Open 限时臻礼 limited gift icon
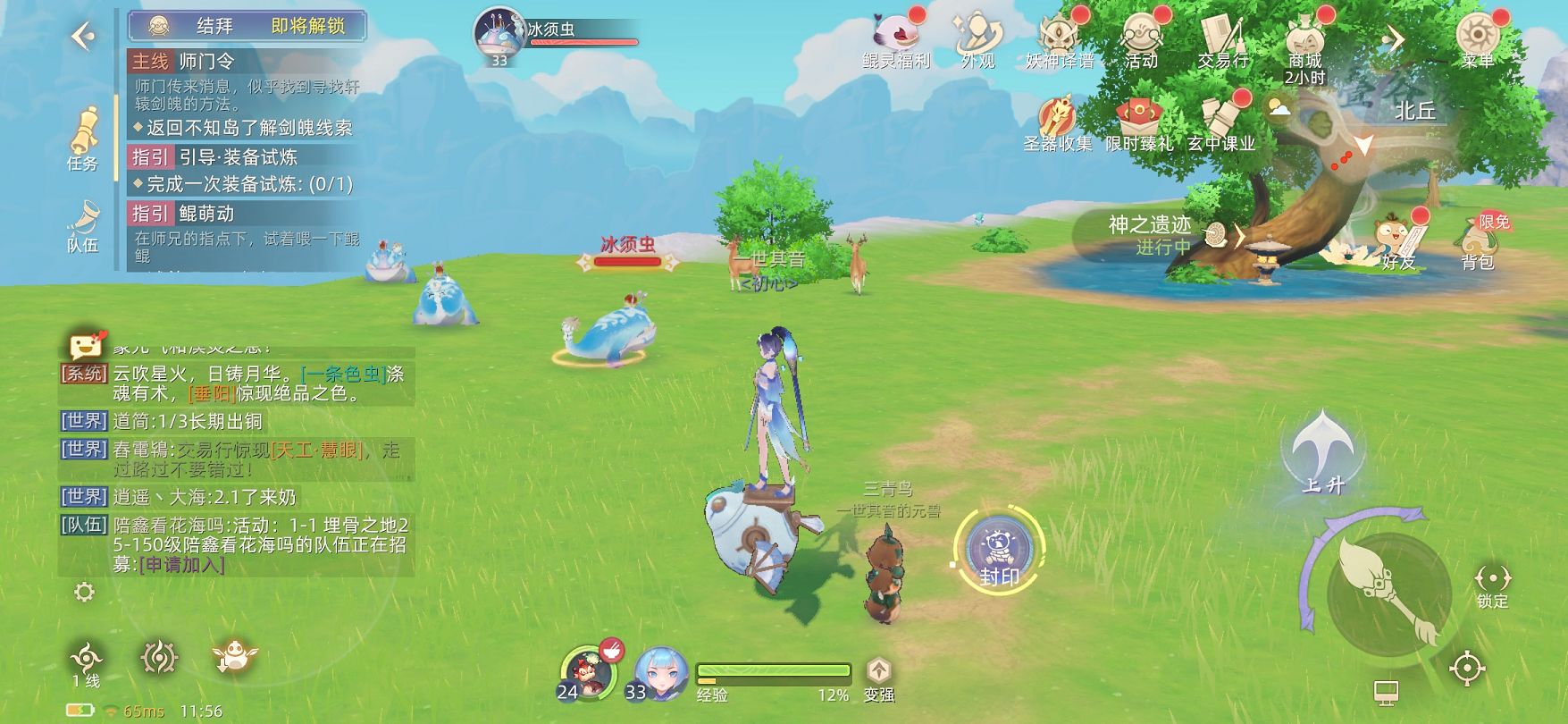This screenshot has height=724, width=1568. (x=1138, y=123)
